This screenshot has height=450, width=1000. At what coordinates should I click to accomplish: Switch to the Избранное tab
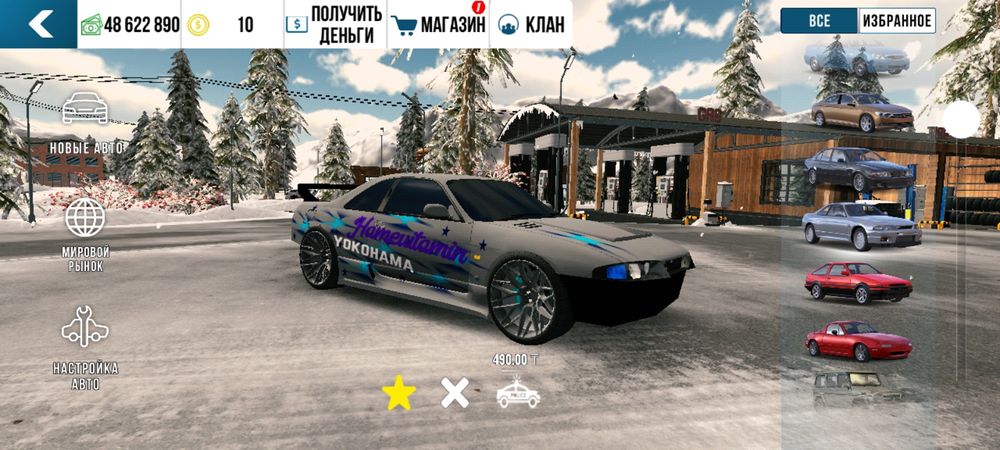pyautogui.click(x=897, y=21)
